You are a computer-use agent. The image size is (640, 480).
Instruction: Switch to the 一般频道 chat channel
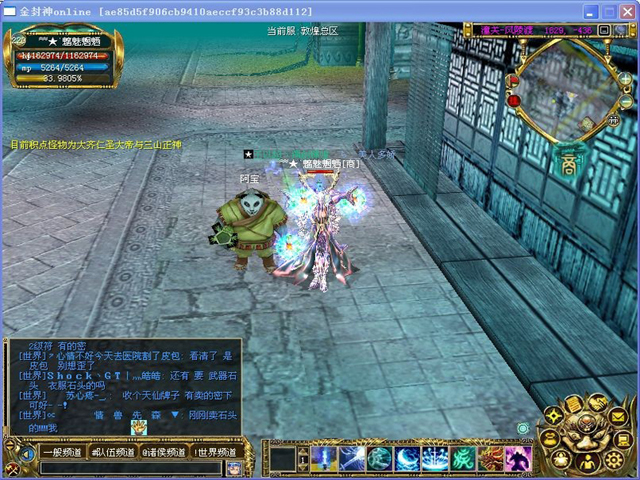61,452
